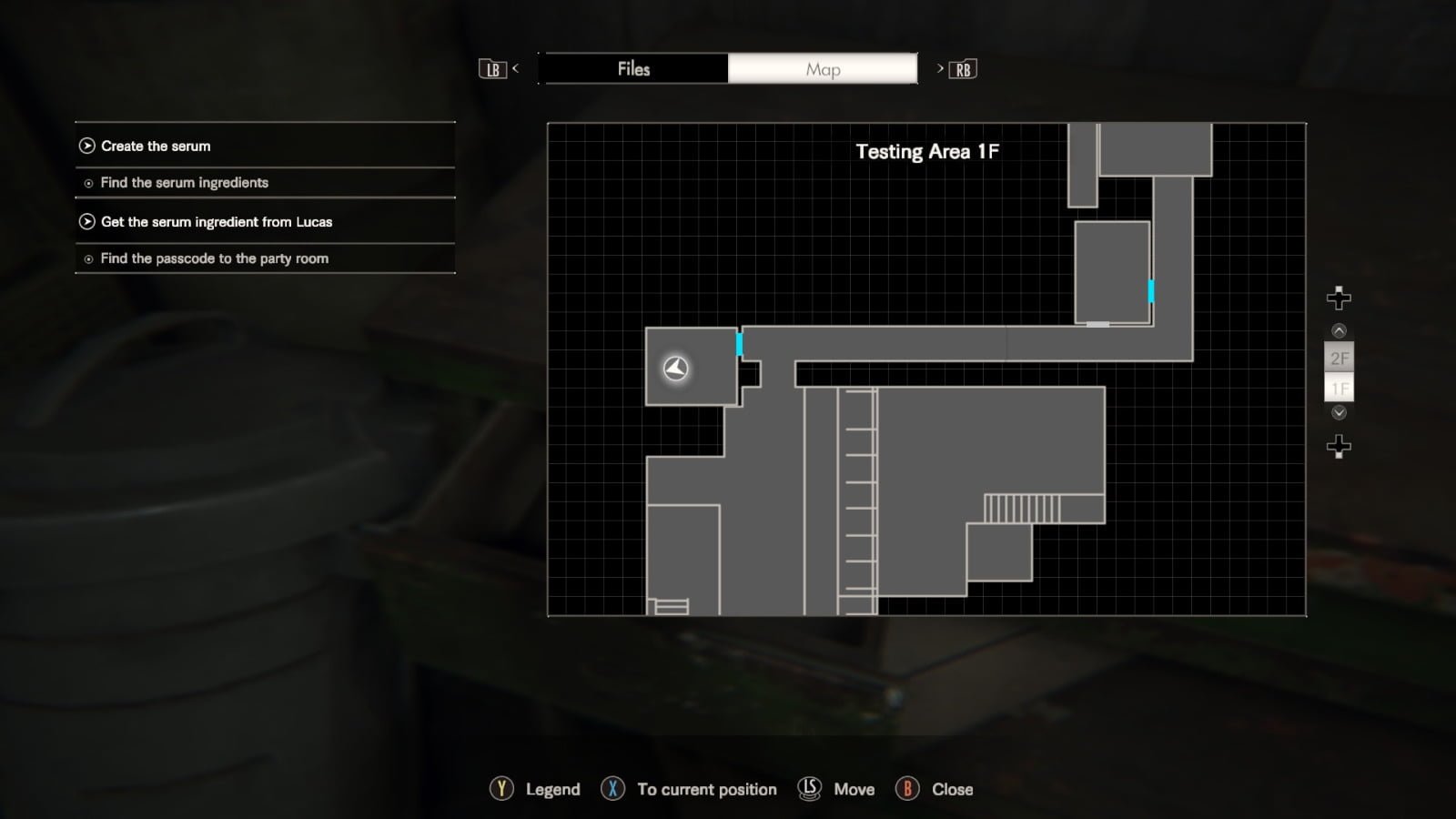1456x819 pixels.
Task: Click the floor-up arrow above 2F
Action: coord(1339,331)
